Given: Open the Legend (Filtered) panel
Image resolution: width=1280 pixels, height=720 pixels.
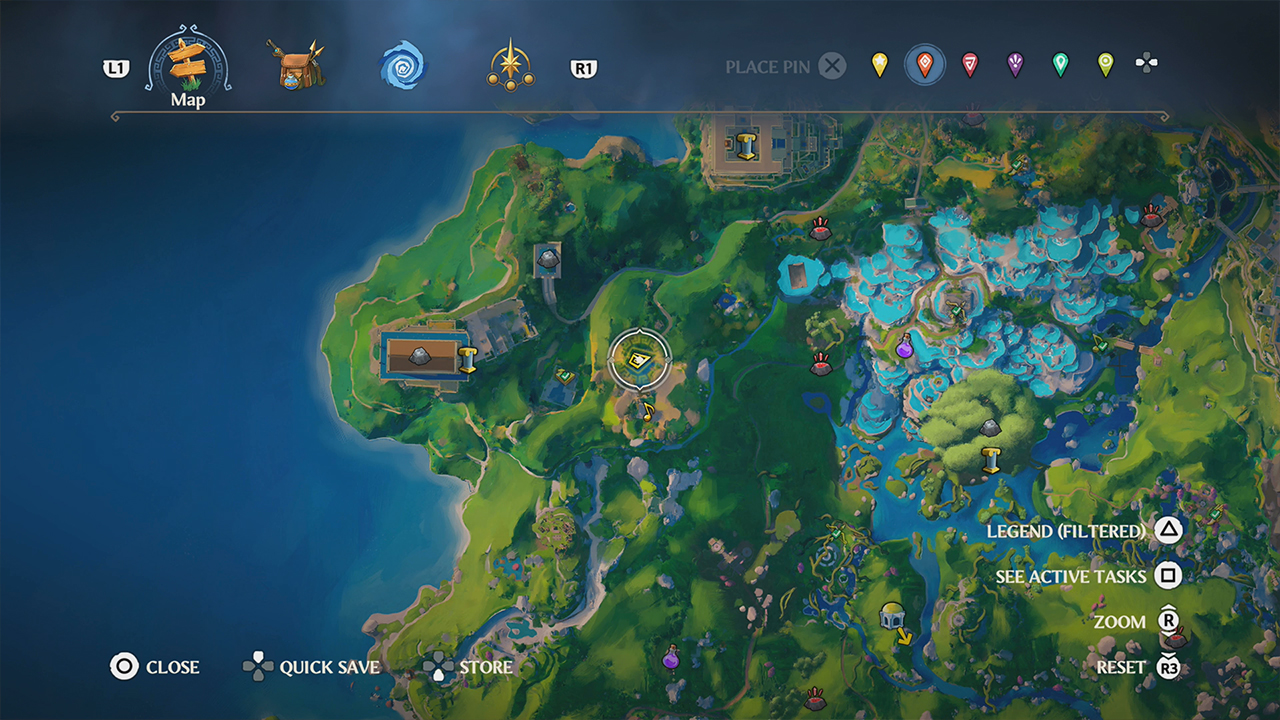Looking at the screenshot, I should coord(1068,531).
